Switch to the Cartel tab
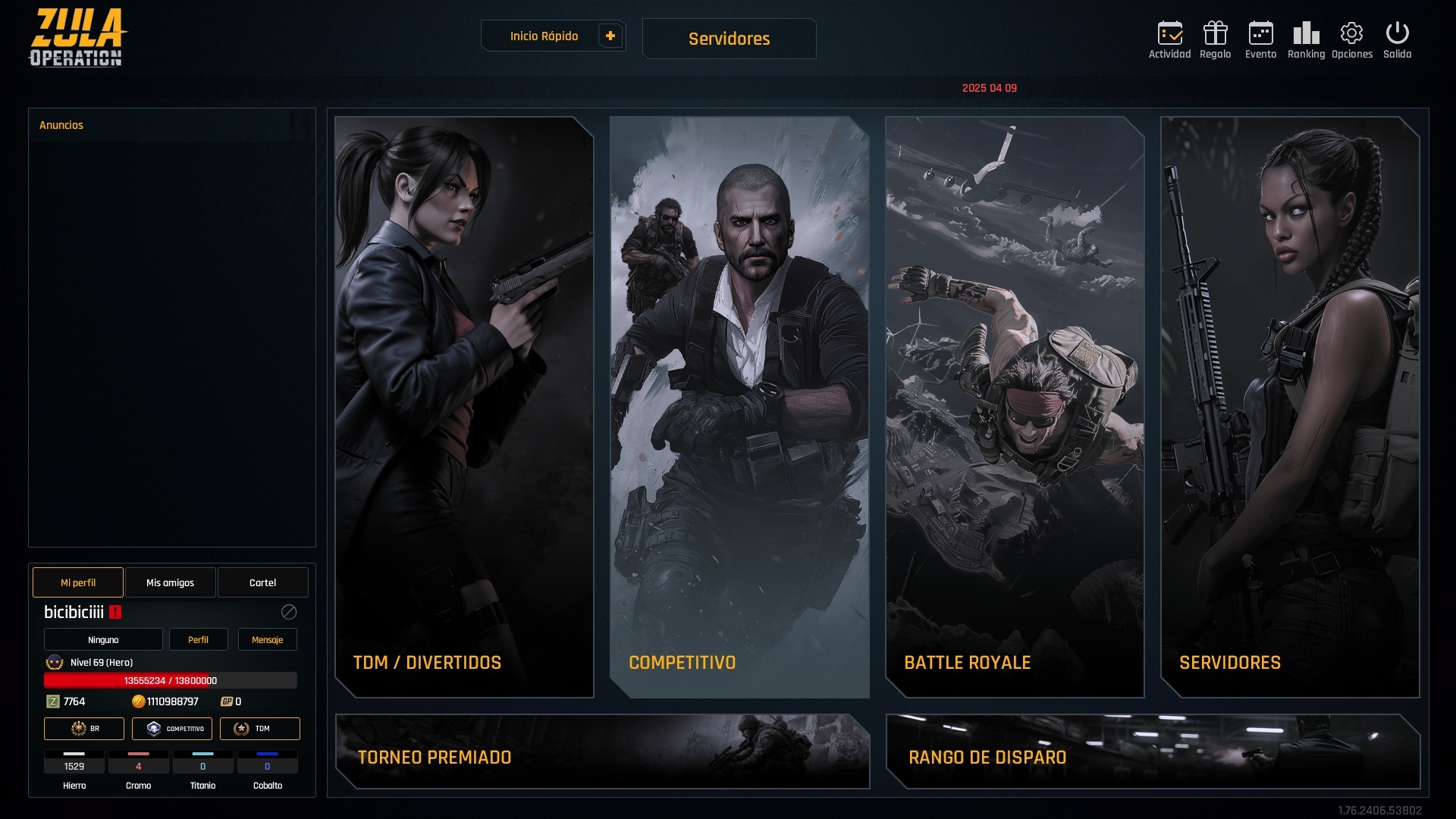The width and height of the screenshot is (1456, 819). click(x=262, y=582)
